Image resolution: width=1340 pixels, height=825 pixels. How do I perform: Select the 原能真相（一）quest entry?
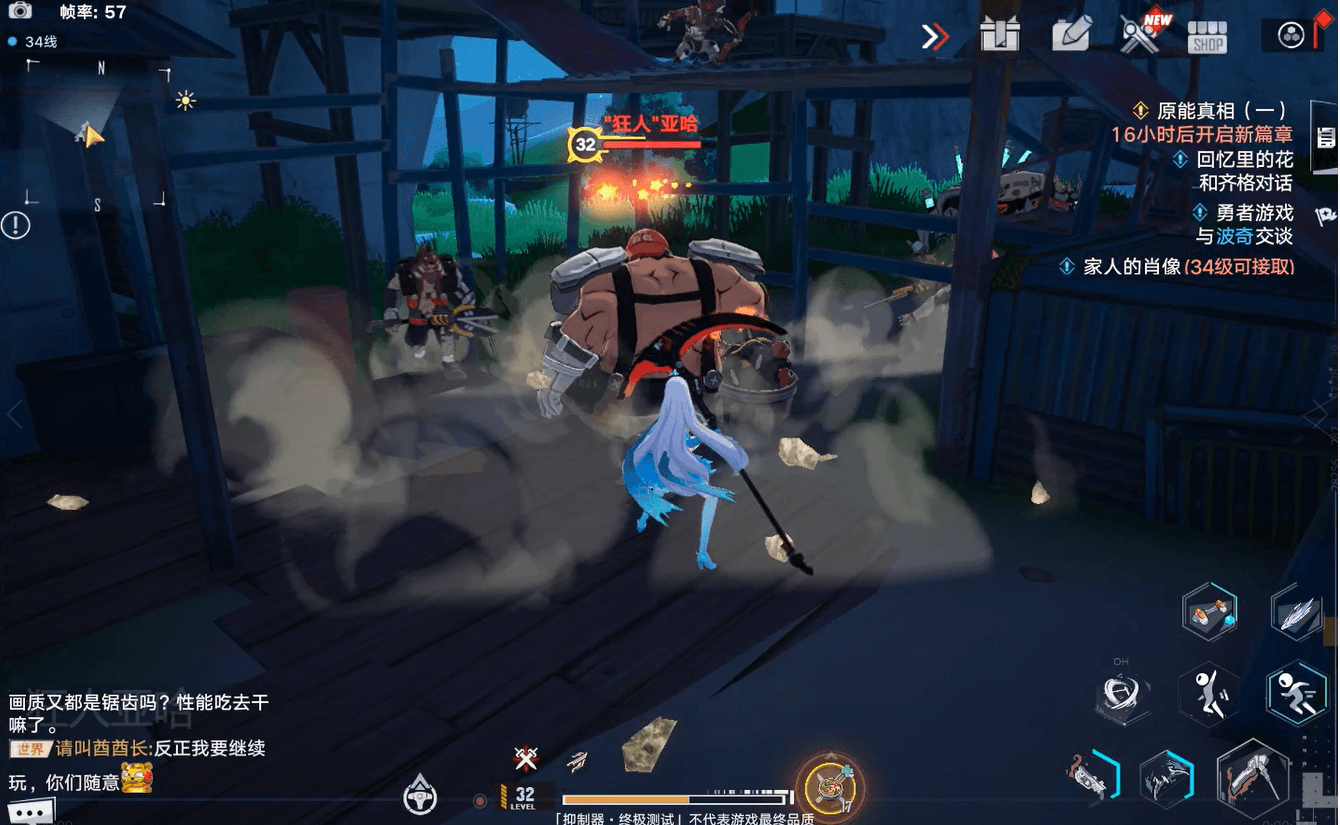coord(1220,111)
